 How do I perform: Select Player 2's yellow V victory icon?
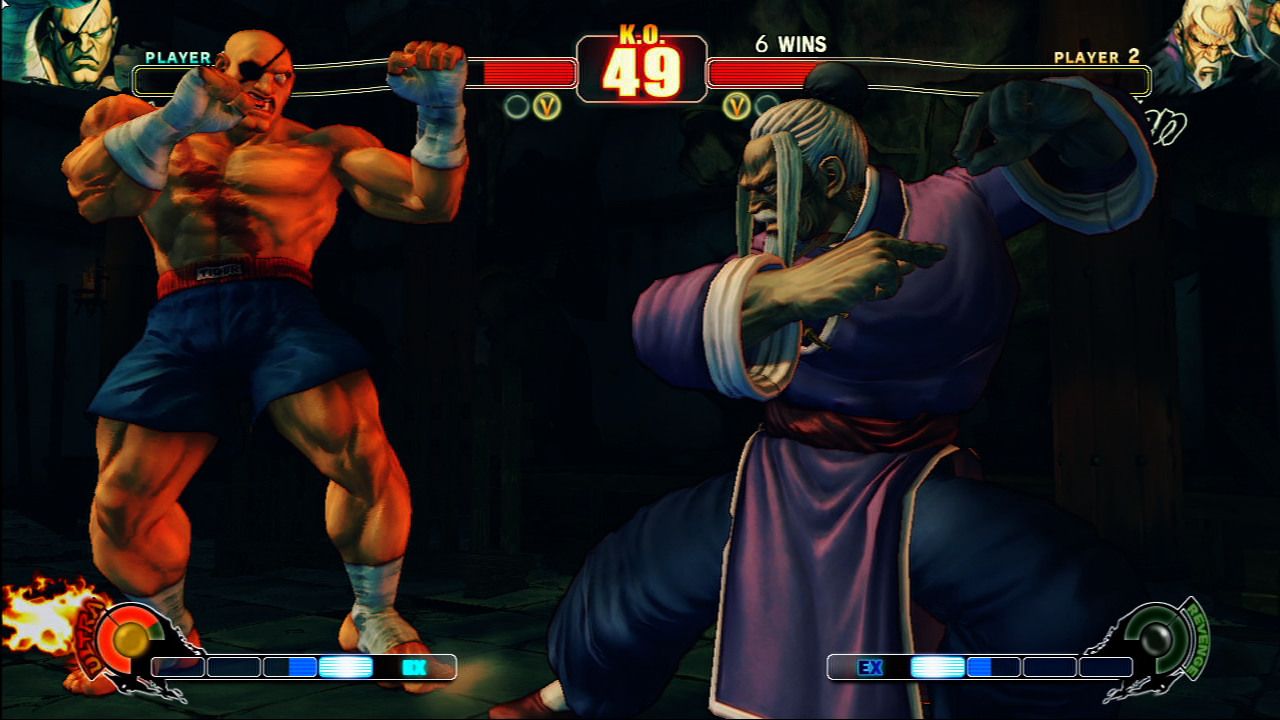point(737,105)
